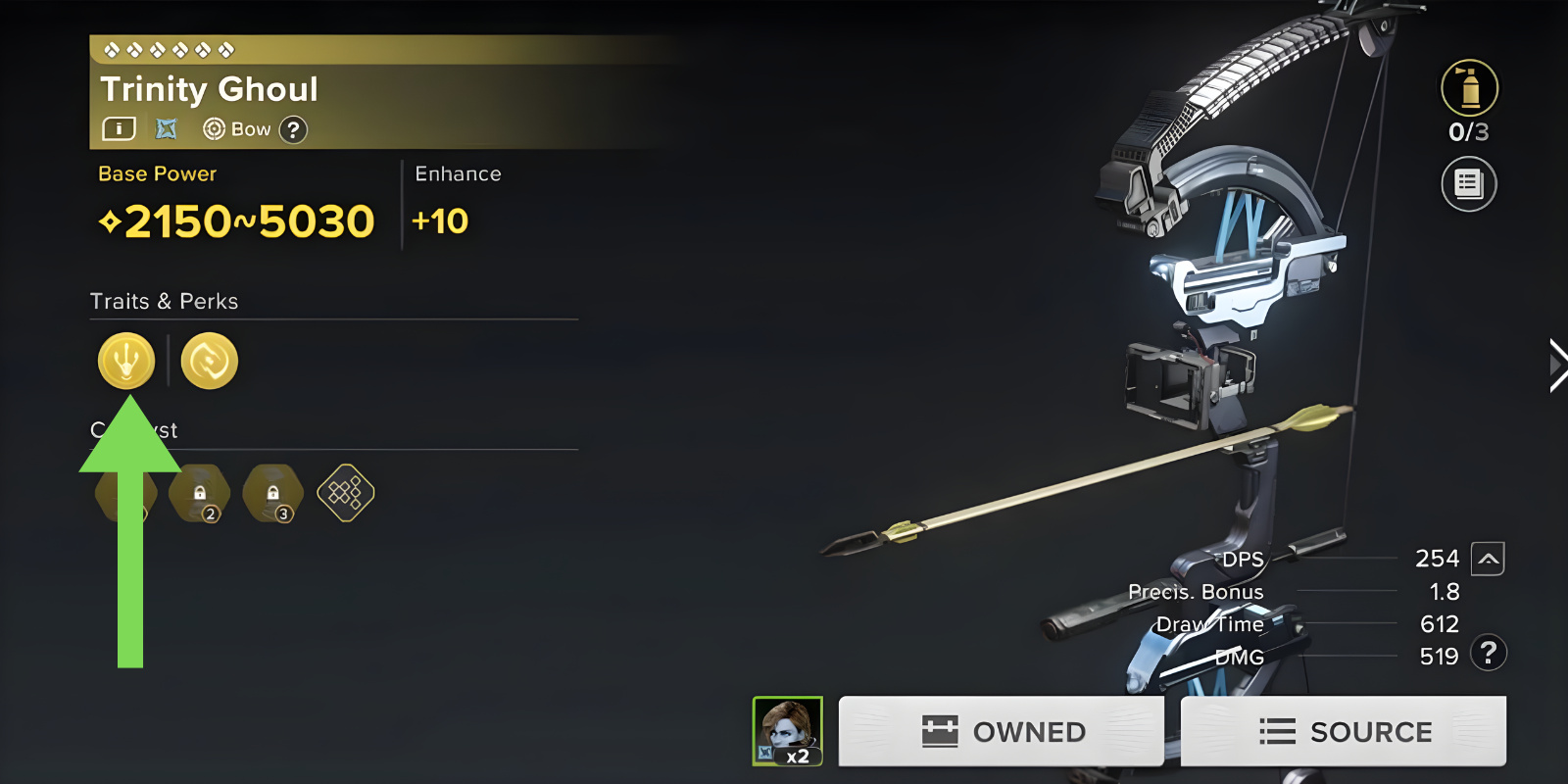Open the weapon info icon under Trinity Ghoul
Viewport: 1568px width, 784px height.
tap(119, 128)
